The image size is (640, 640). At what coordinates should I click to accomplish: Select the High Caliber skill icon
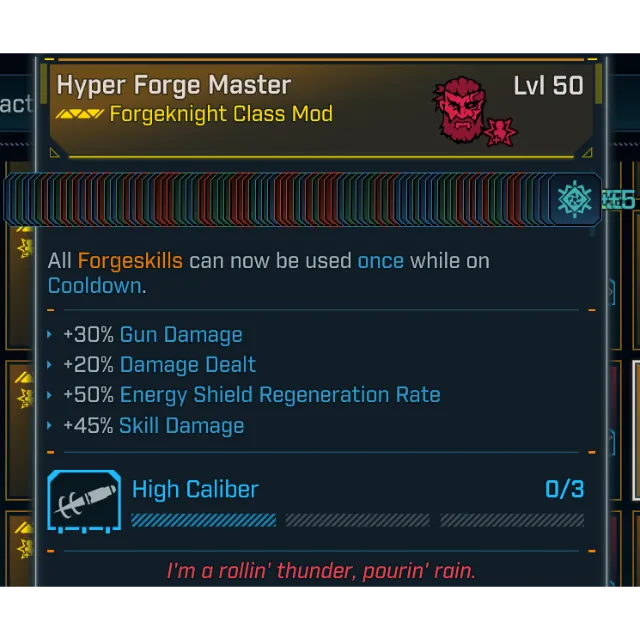84,501
